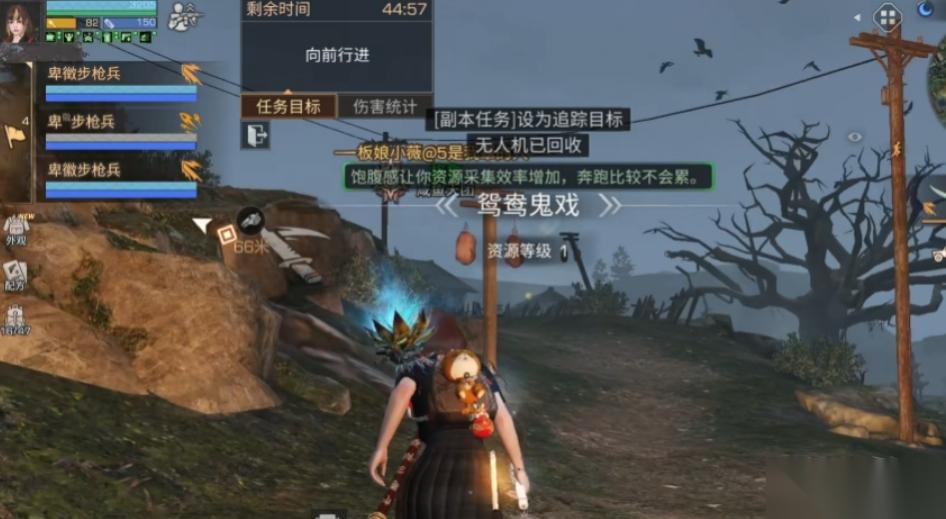Switch to the 任务目标 tab
The height and width of the screenshot is (519, 946).
point(288,106)
